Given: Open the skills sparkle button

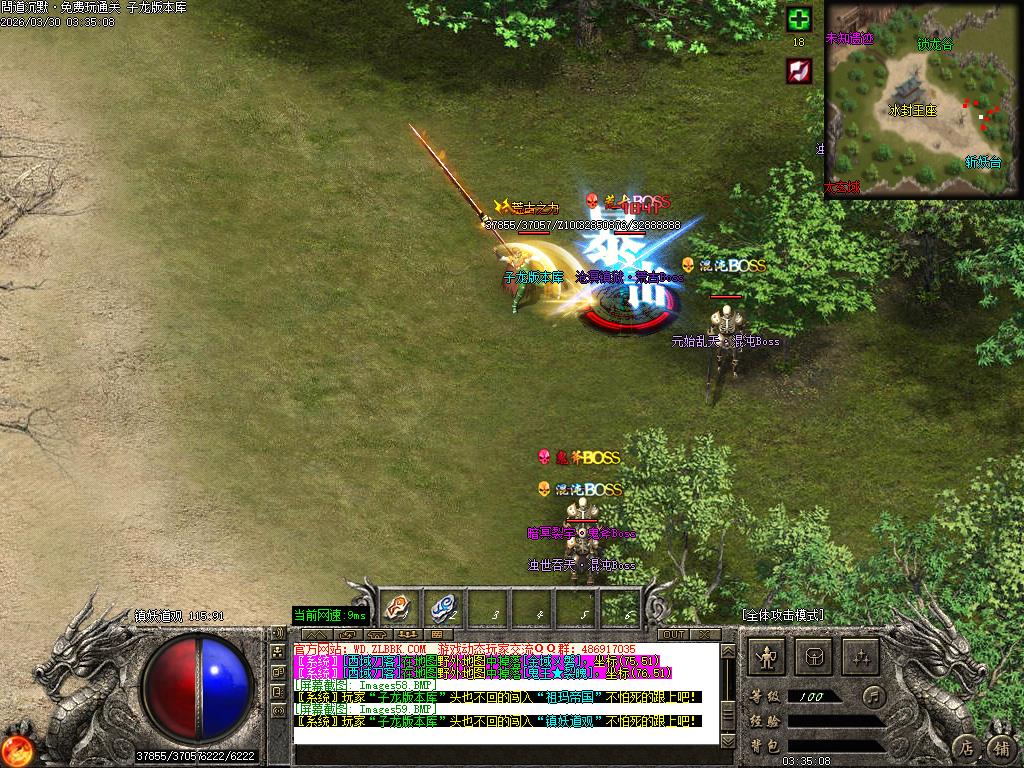Looking at the screenshot, I should pyautogui.click(x=860, y=657).
